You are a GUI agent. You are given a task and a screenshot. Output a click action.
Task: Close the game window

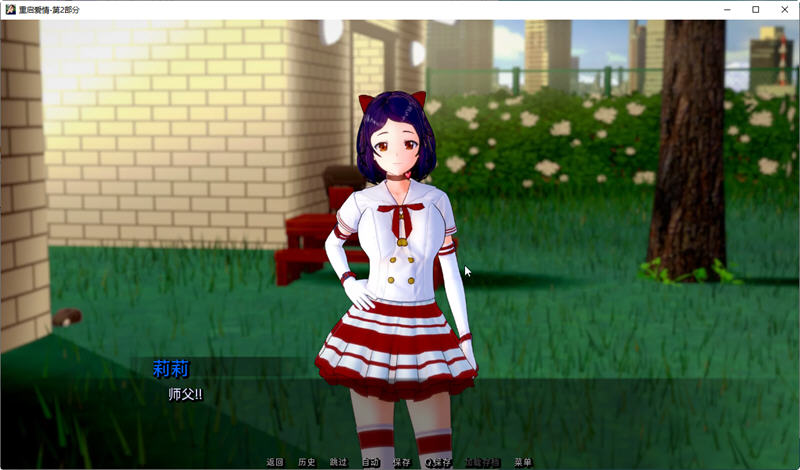pyautogui.click(x=783, y=9)
